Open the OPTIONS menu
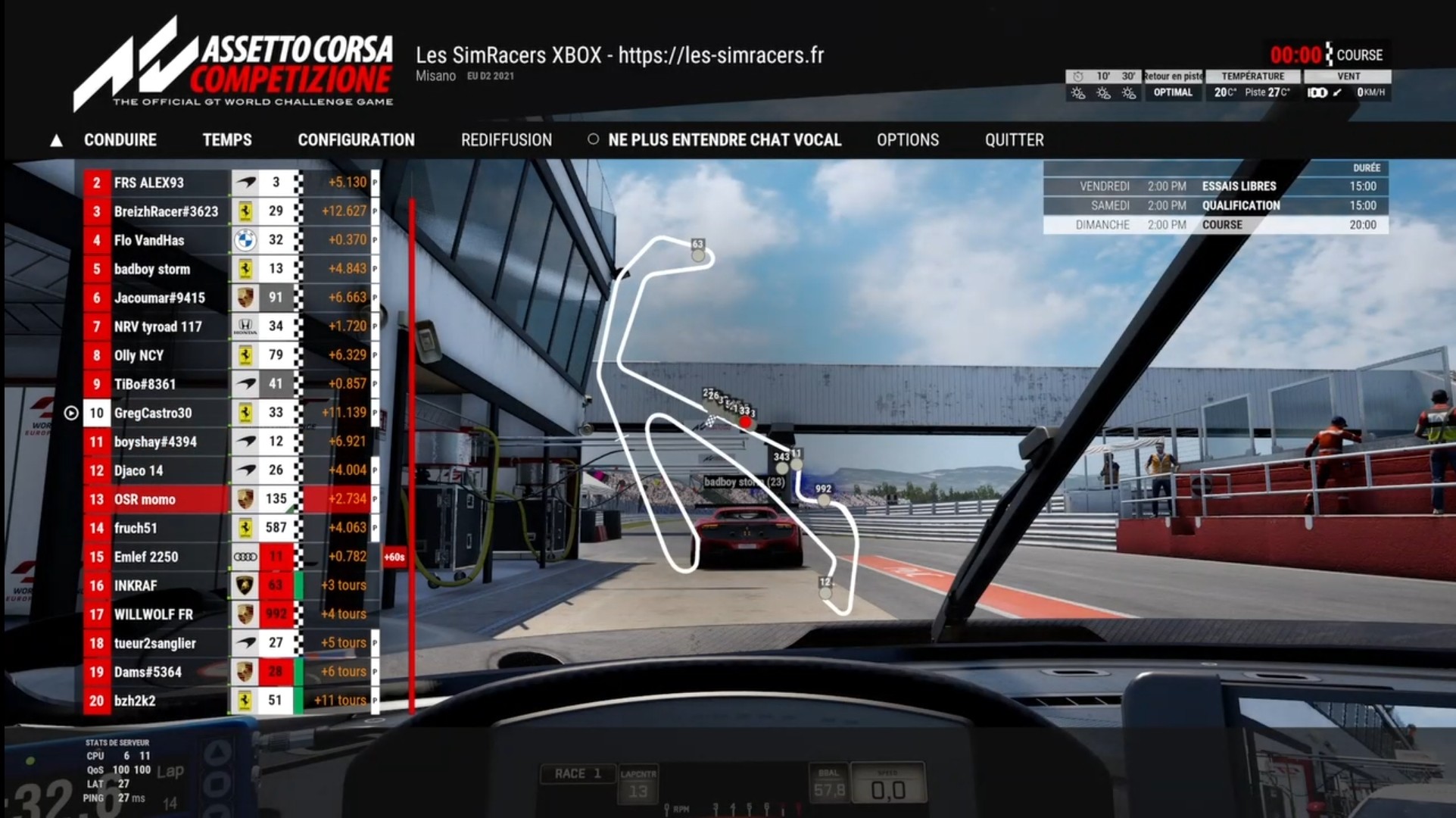 tap(907, 140)
